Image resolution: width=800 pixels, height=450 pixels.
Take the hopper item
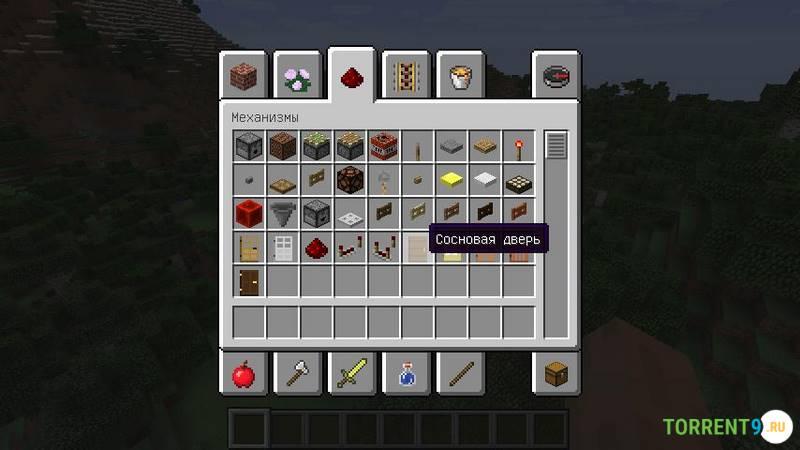tap(283, 213)
